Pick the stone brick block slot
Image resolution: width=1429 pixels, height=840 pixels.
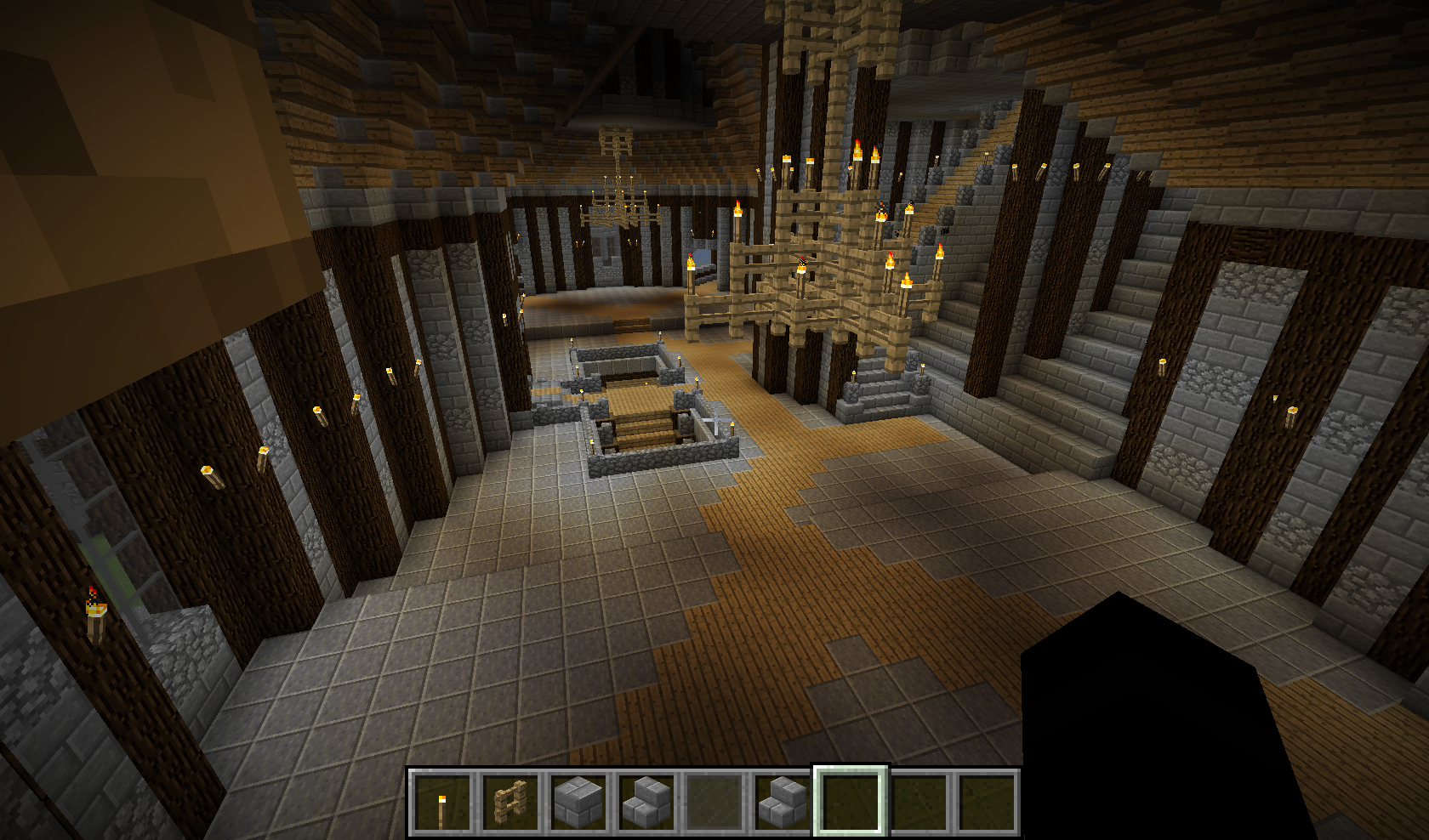pos(579,802)
